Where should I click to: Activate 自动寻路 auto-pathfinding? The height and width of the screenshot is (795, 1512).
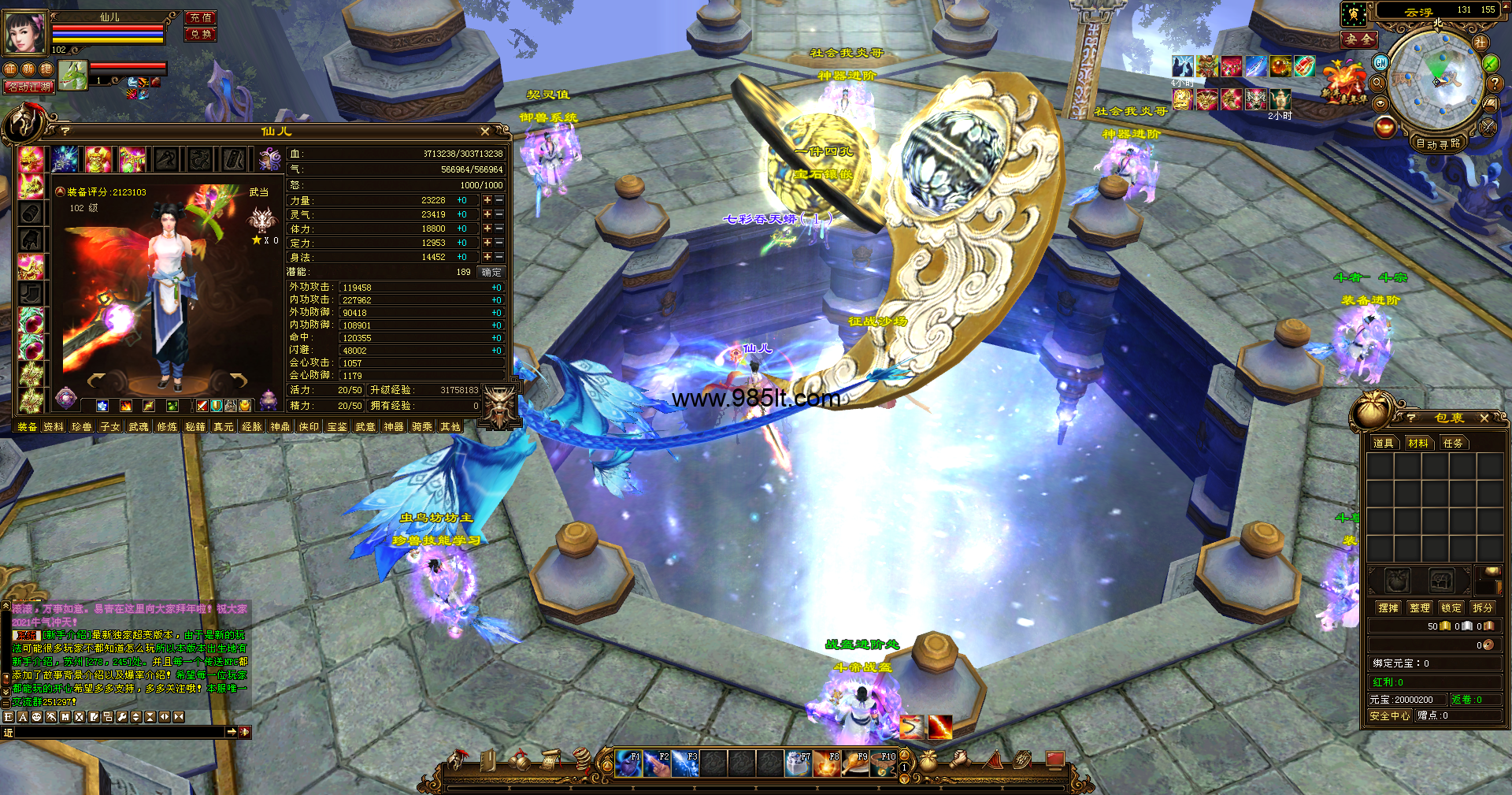pos(1438,143)
